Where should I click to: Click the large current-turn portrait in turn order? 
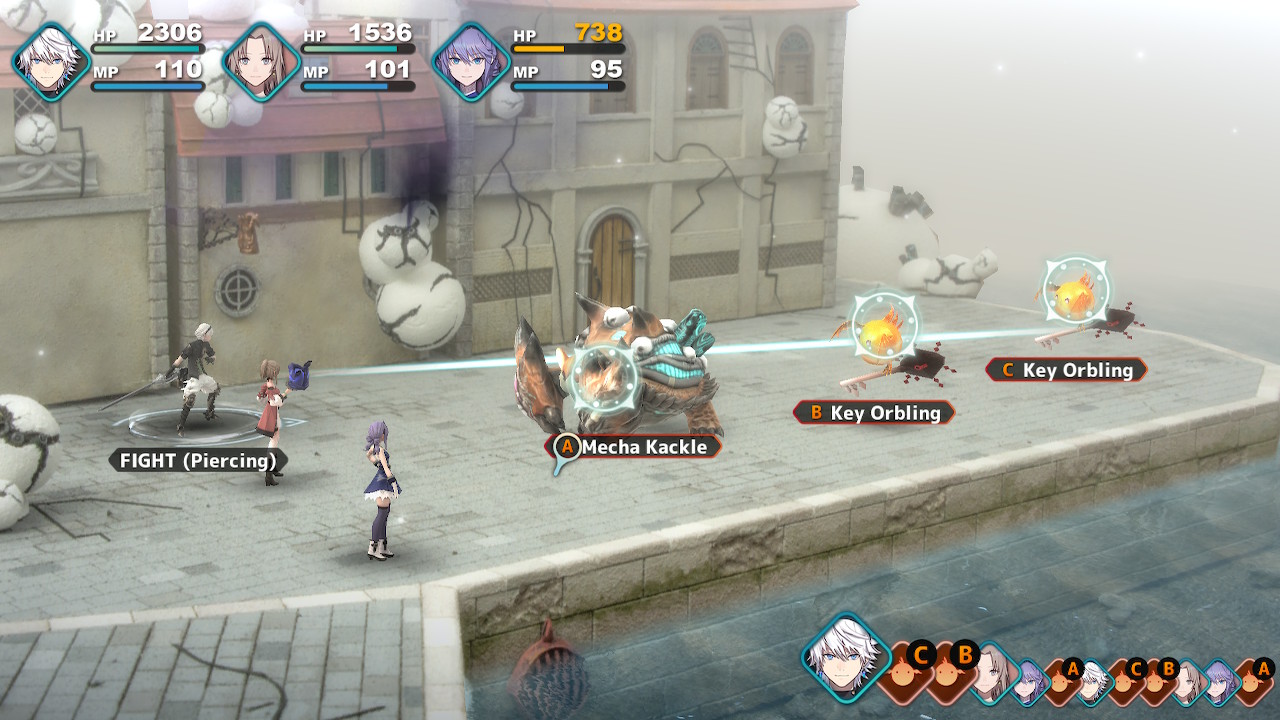pos(846,657)
